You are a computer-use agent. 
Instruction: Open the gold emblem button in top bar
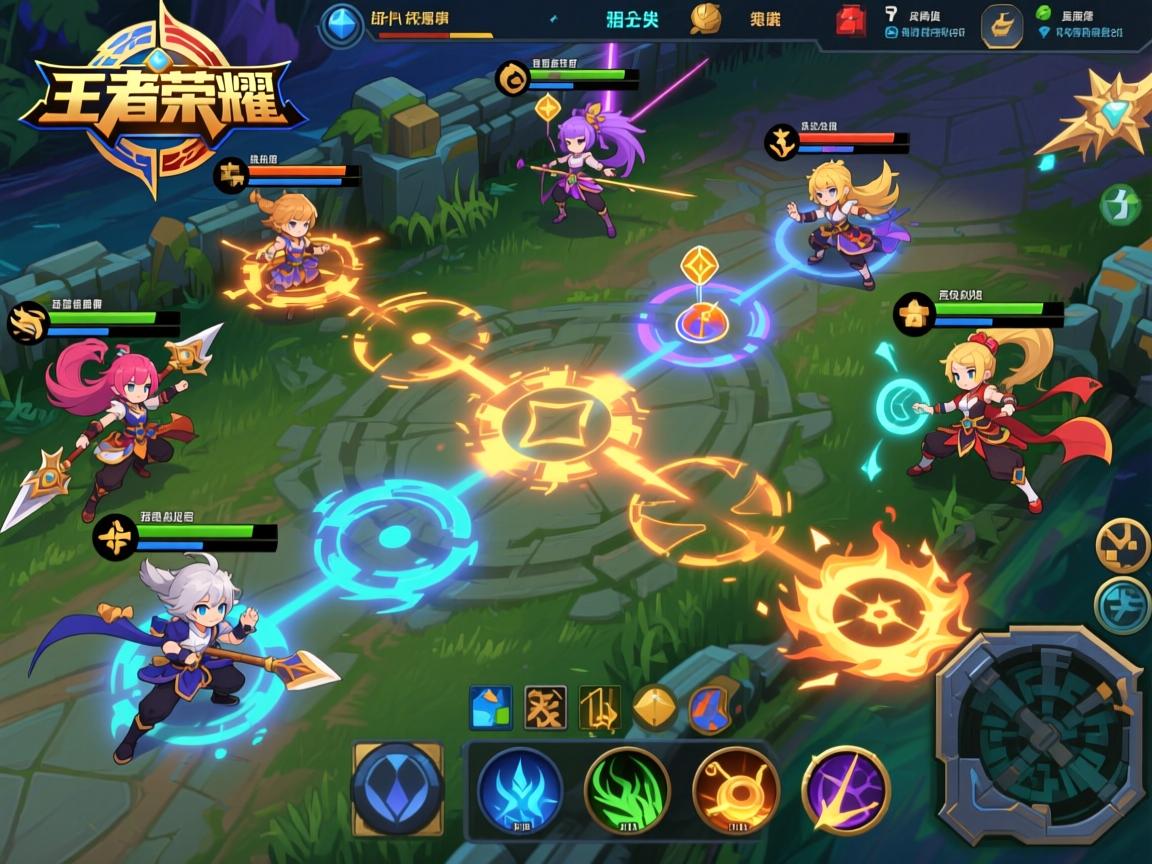(1001, 27)
